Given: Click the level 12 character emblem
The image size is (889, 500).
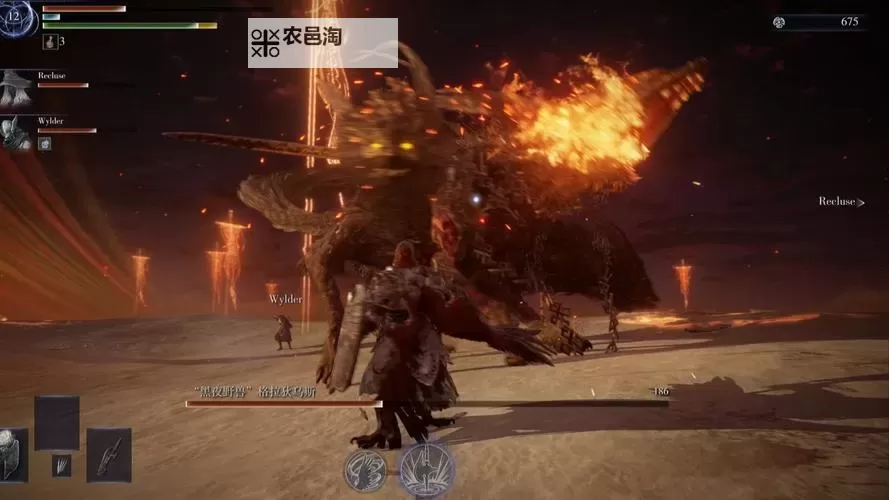Looking at the screenshot, I should (18, 18).
